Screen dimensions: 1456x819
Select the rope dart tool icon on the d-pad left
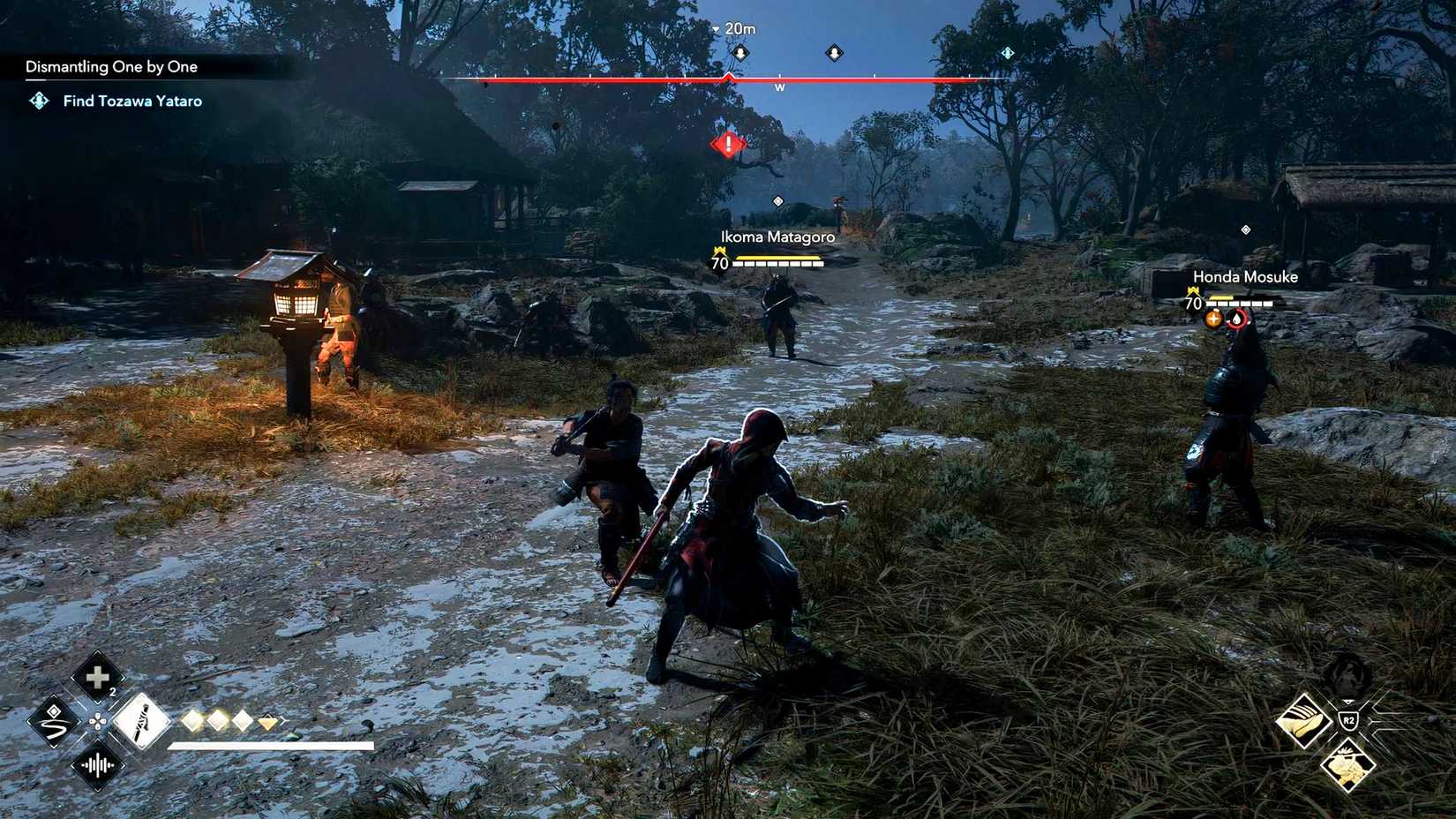(x=53, y=722)
